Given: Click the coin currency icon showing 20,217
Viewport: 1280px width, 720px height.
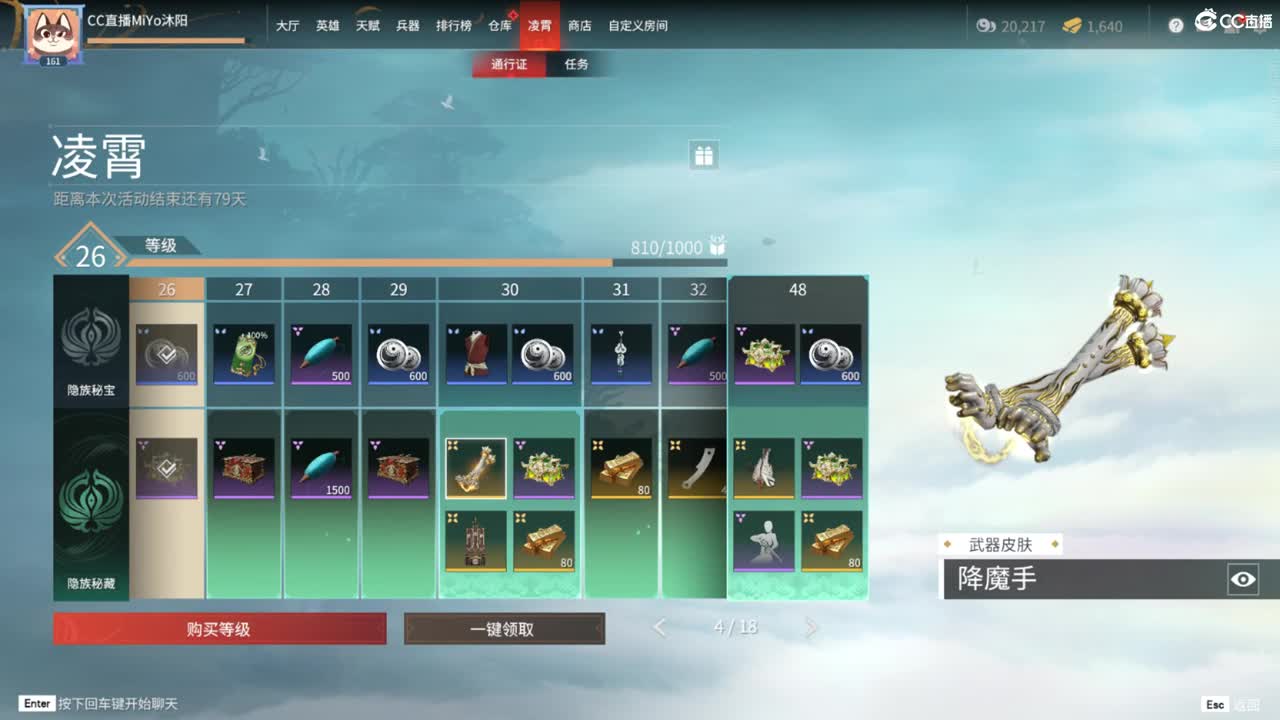Looking at the screenshot, I should pyautogui.click(x=985, y=27).
